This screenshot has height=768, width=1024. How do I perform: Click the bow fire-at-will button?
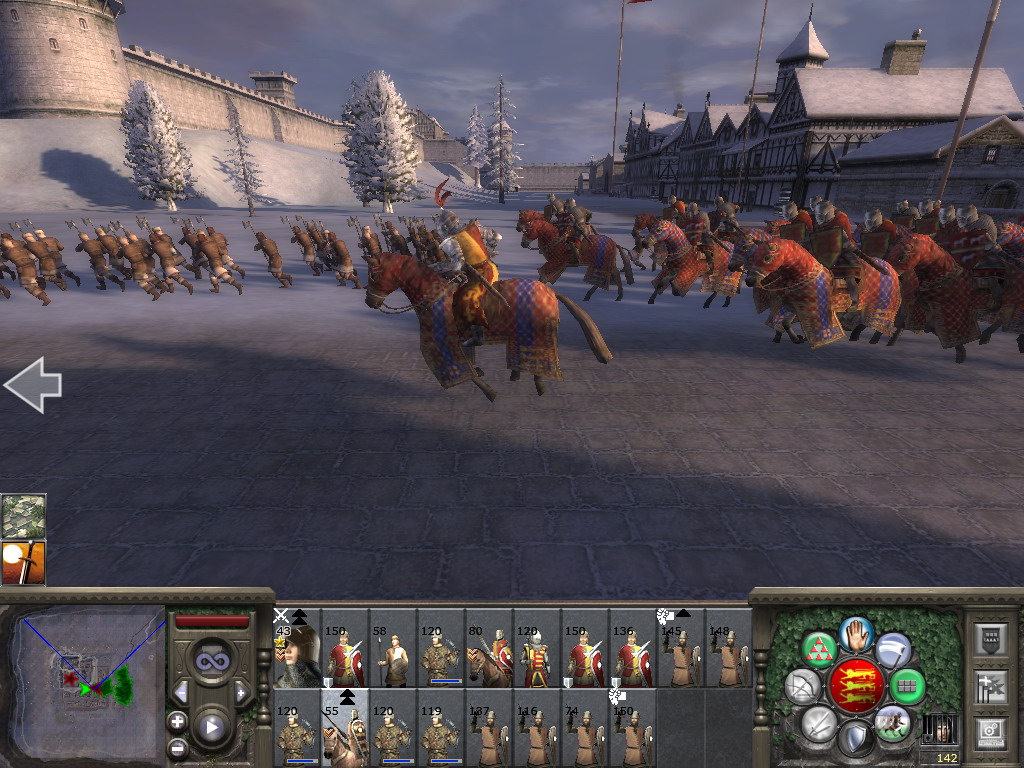click(x=802, y=686)
